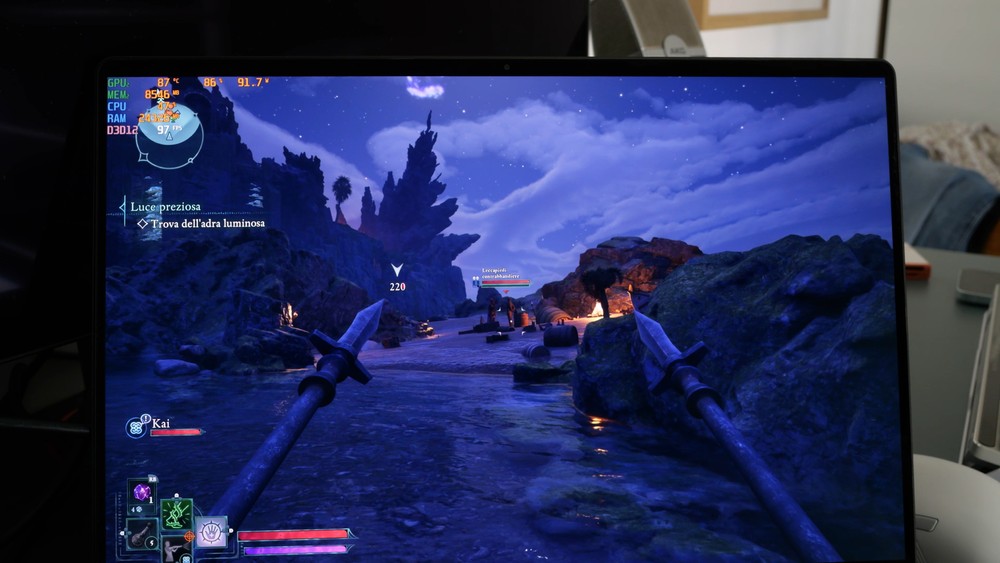Activate the green vines ability

click(176, 513)
